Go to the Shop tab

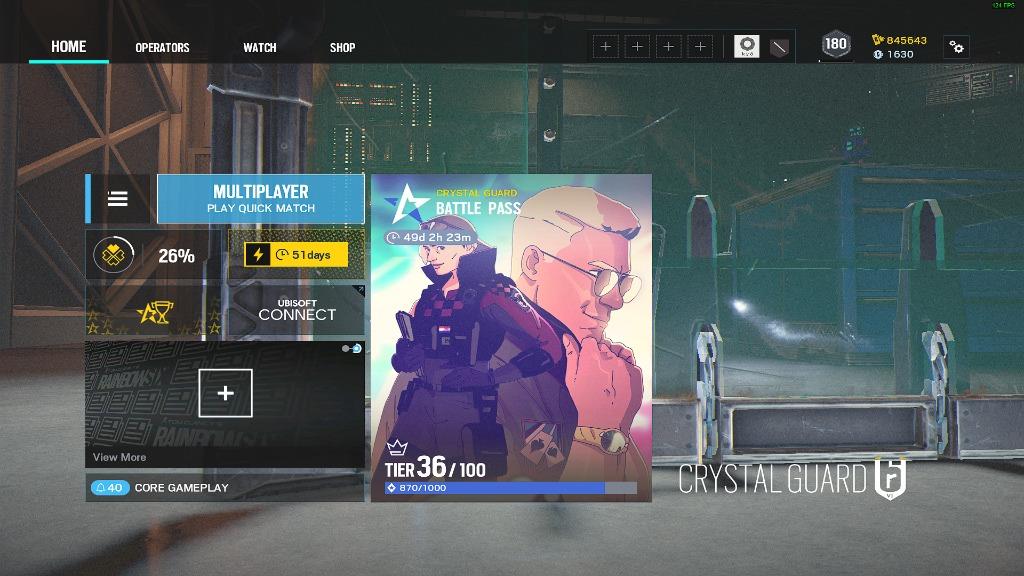(x=342, y=47)
